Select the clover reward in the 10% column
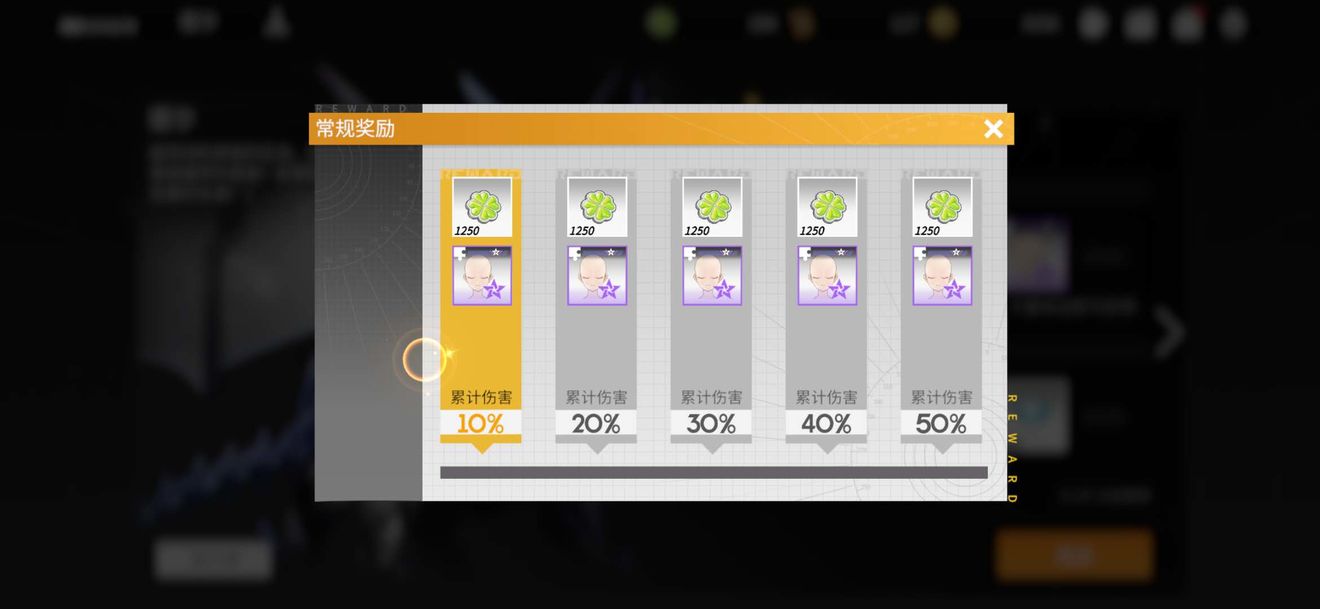Screen dimensions: 1320x609 (482, 207)
